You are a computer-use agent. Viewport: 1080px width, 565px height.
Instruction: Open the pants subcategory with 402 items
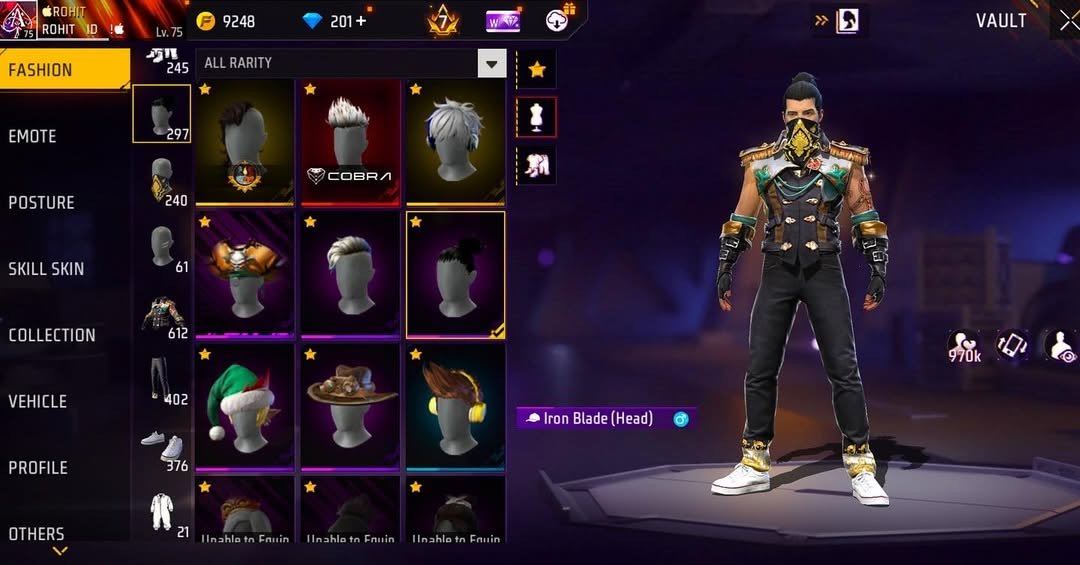(x=161, y=379)
